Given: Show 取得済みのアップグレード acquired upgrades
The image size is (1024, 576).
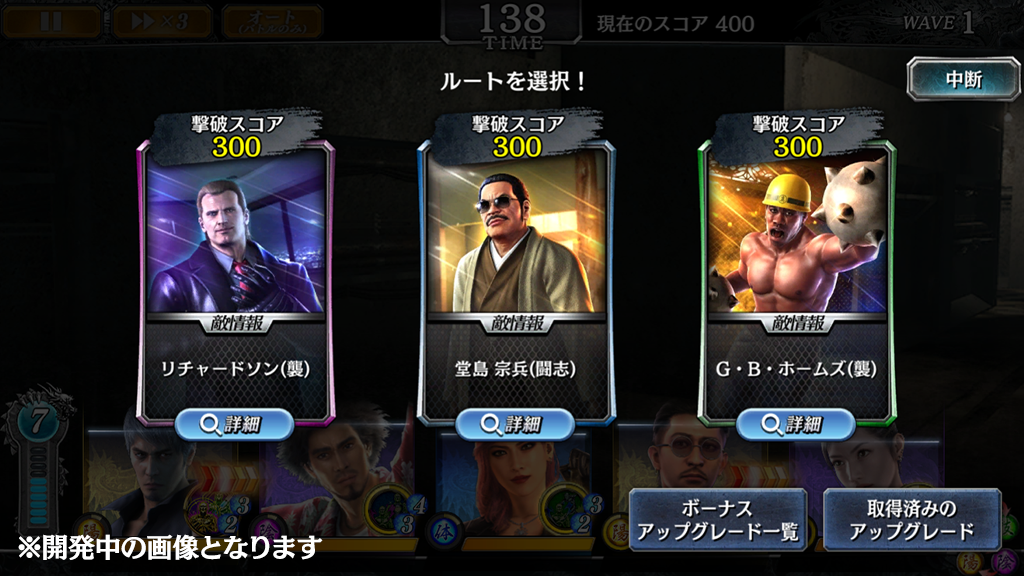Looking at the screenshot, I should coord(911,520).
